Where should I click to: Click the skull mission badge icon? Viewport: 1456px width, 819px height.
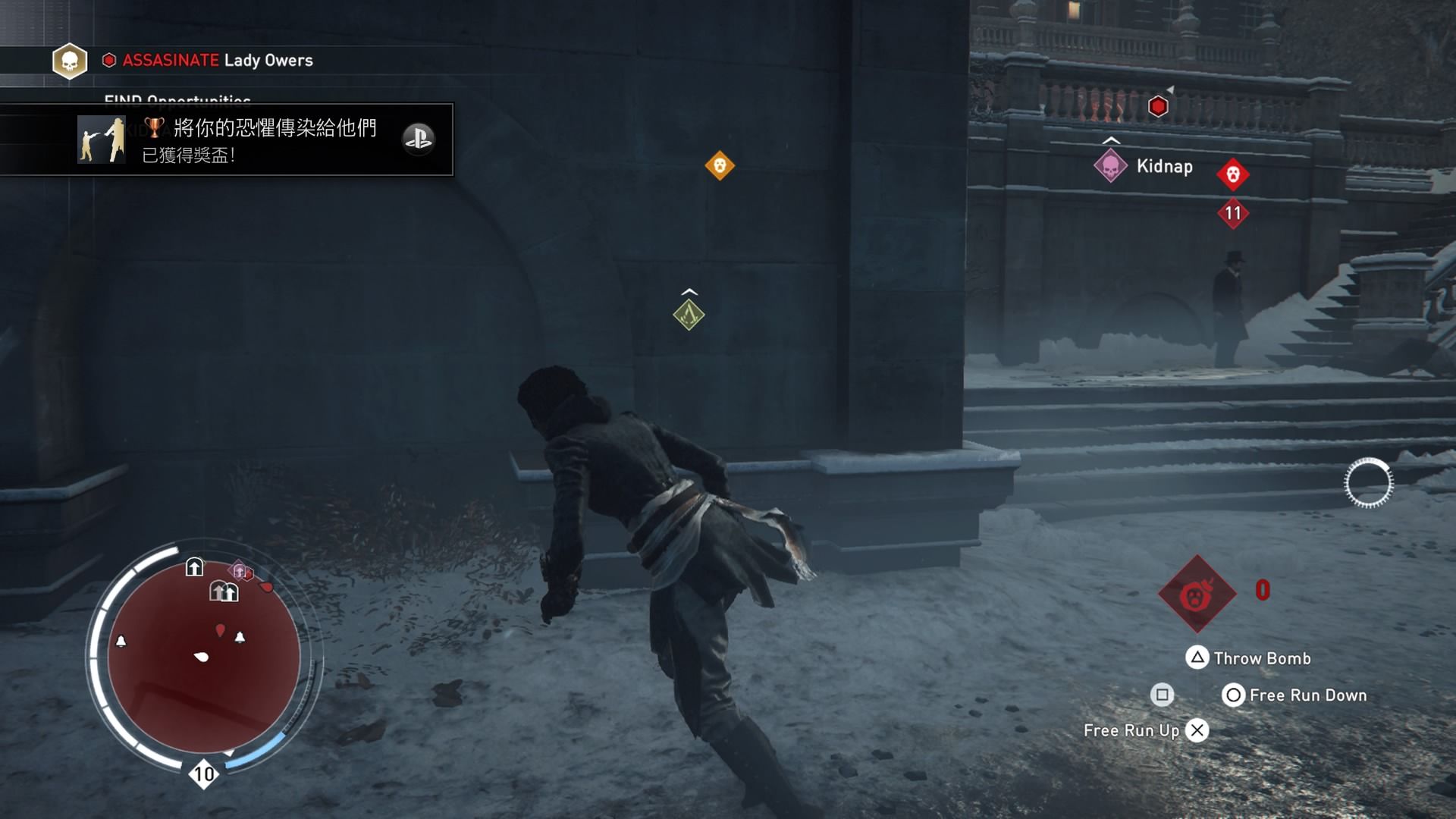pos(70,61)
